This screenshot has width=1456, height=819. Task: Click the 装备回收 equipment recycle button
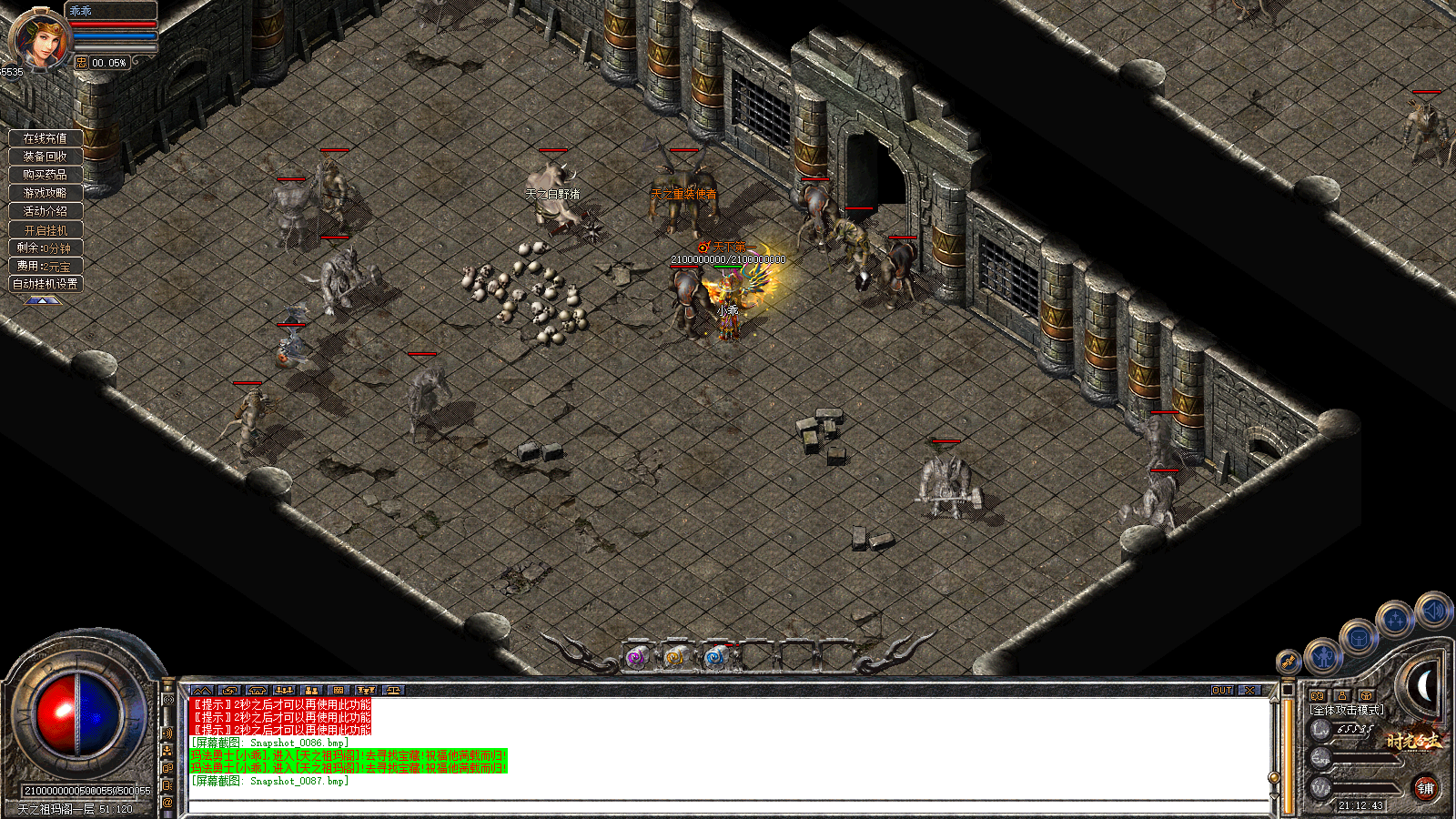(47, 158)
